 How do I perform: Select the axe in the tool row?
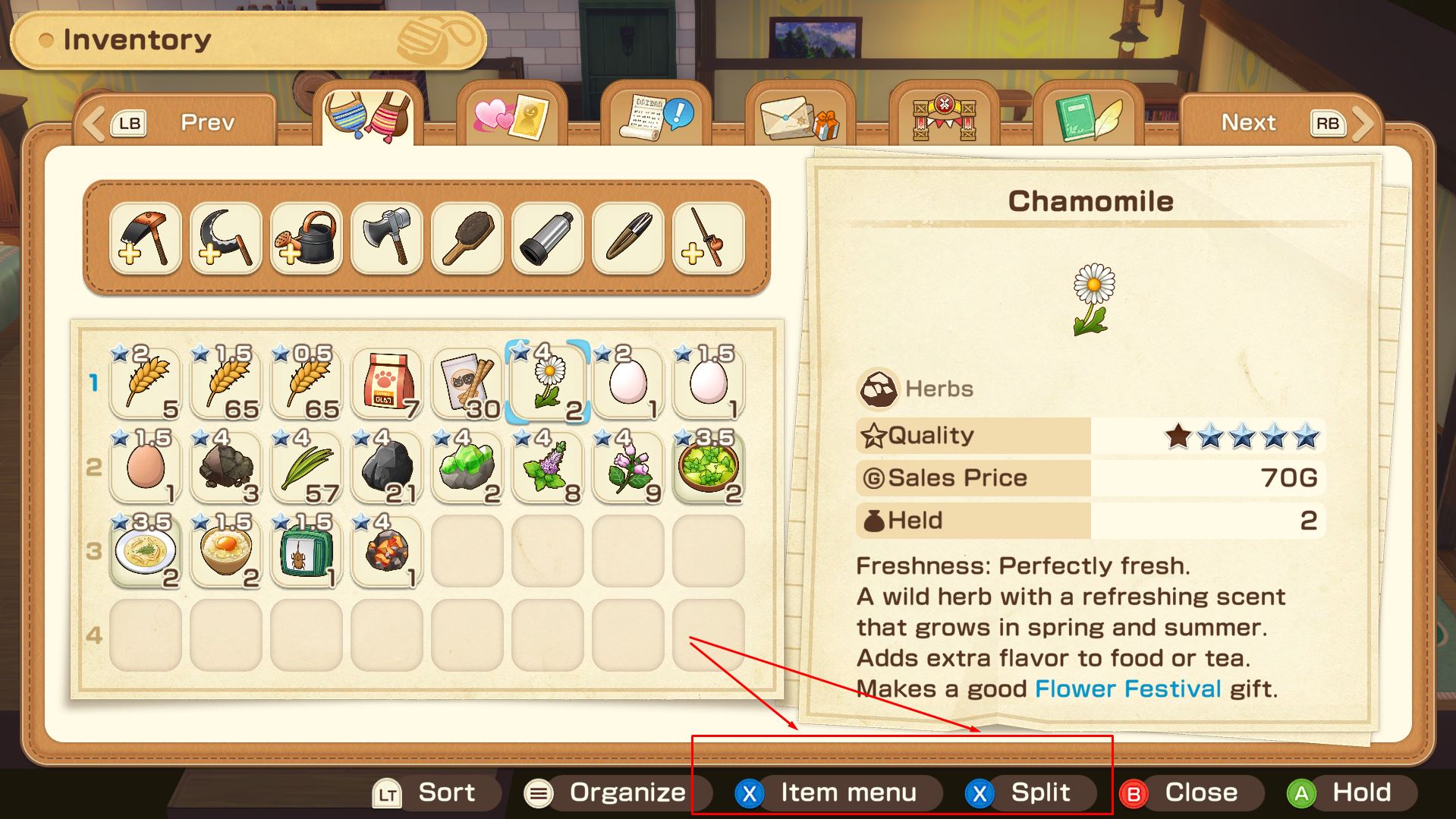click(386, 238)
